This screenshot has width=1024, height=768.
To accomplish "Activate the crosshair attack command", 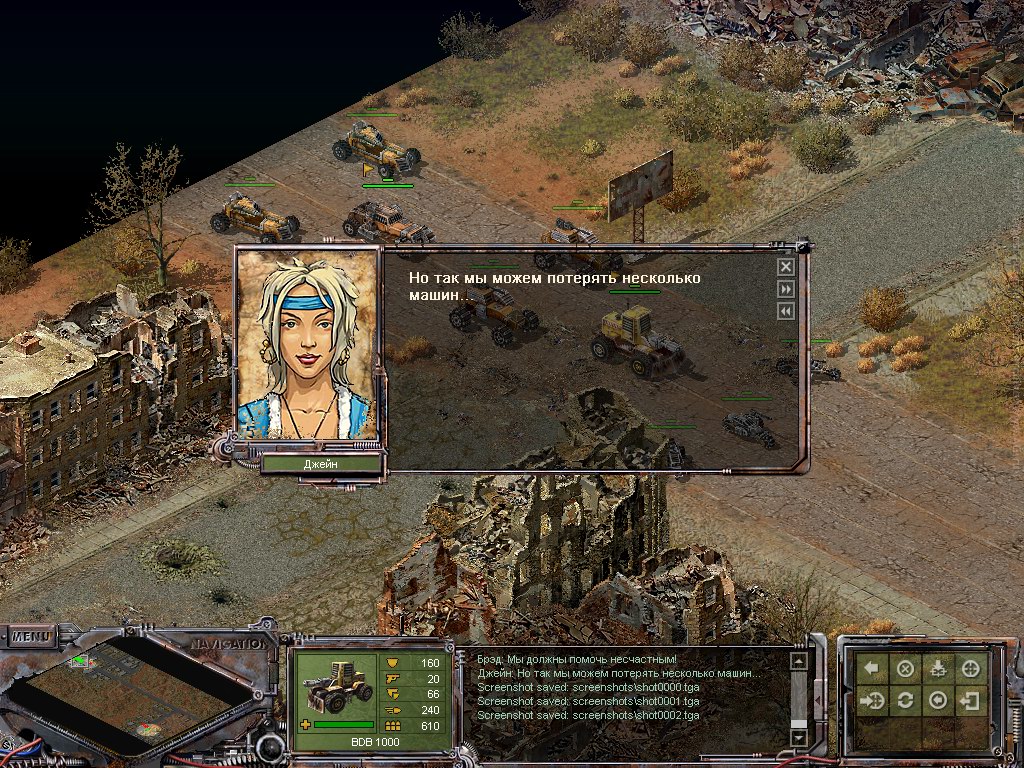I will [971, 669].
